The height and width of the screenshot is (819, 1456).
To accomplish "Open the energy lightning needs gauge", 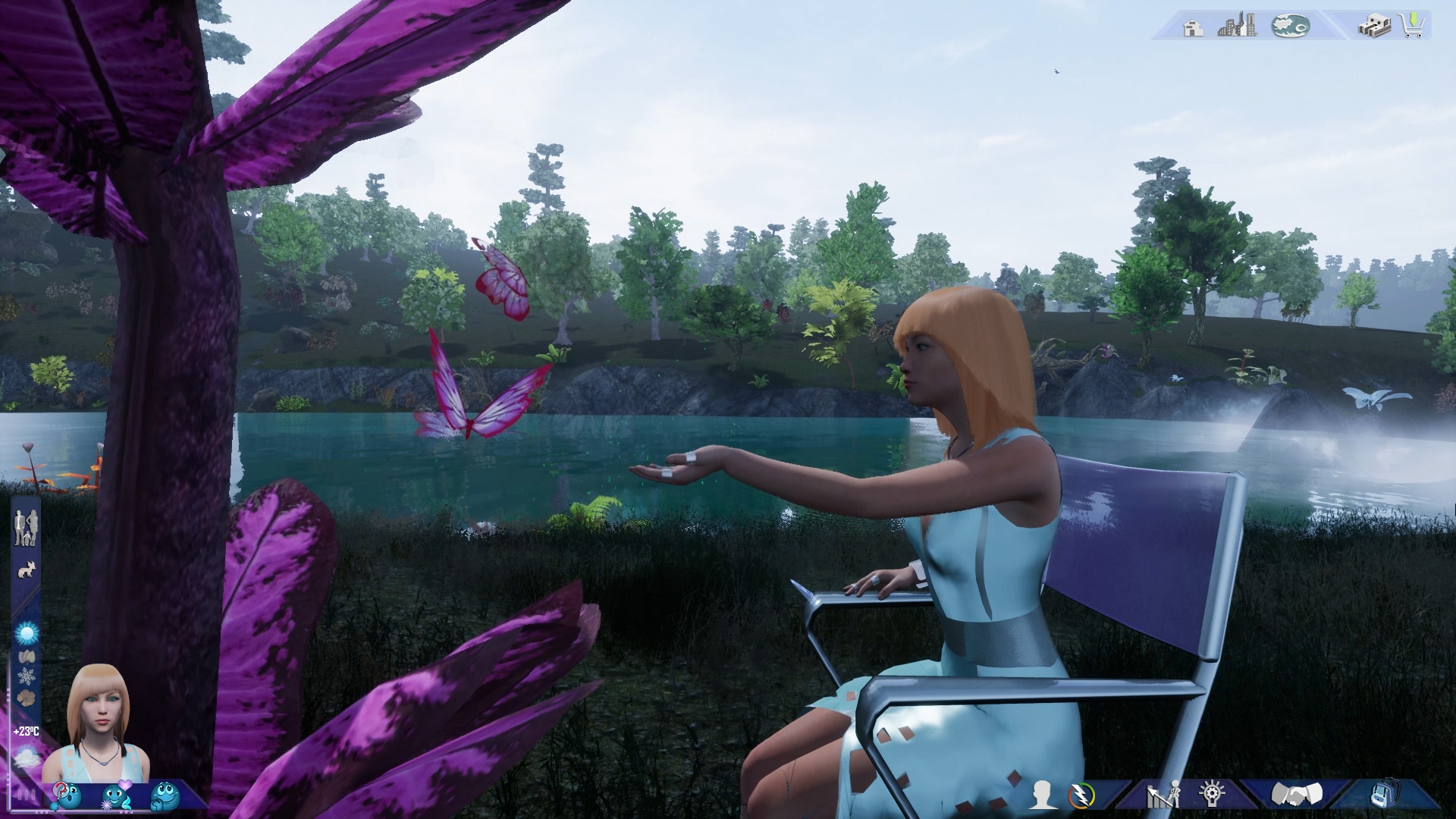I will pyautogui.click(x=1080, y=795).
